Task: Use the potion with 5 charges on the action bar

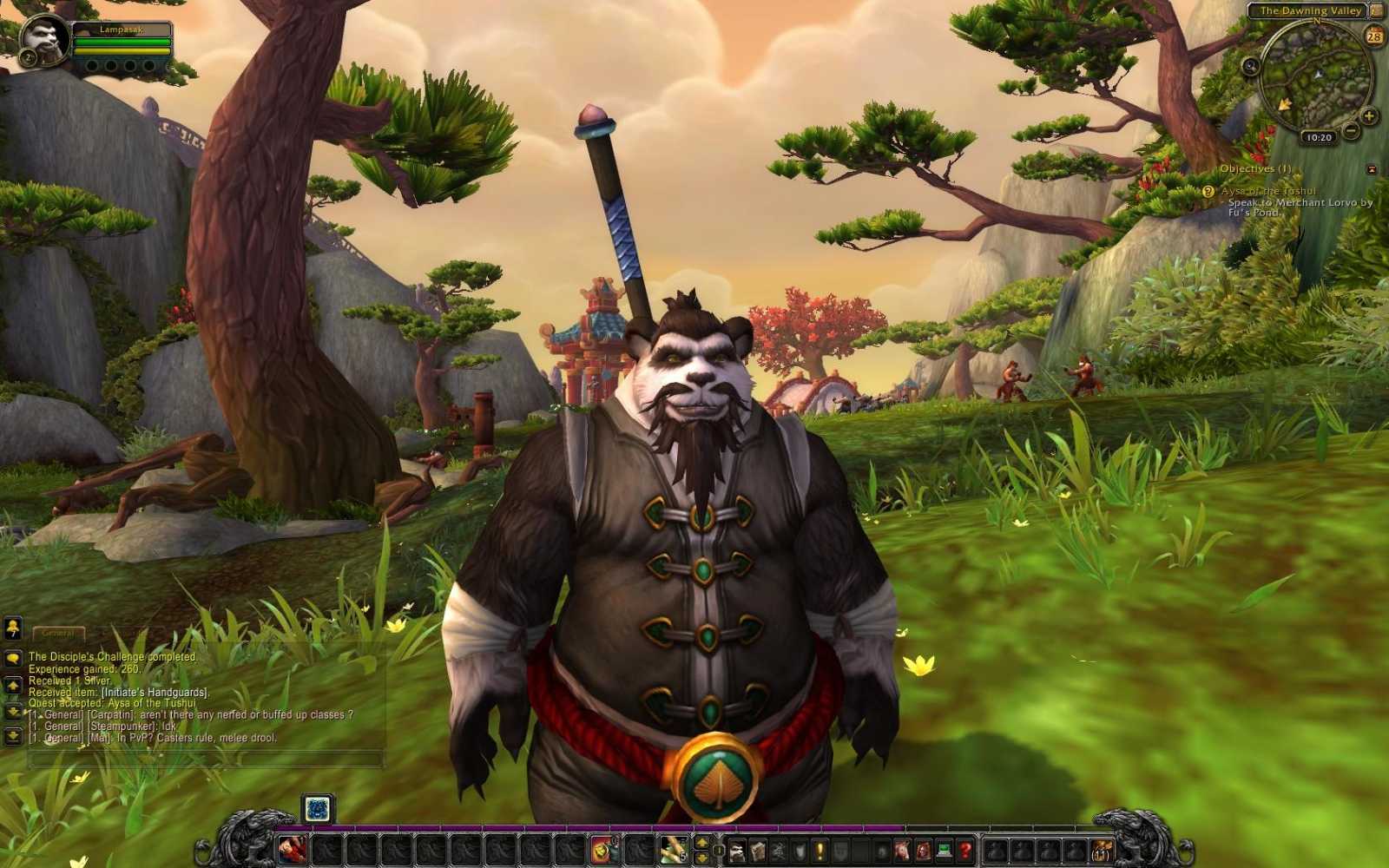Action: click(x=674, y=849)
